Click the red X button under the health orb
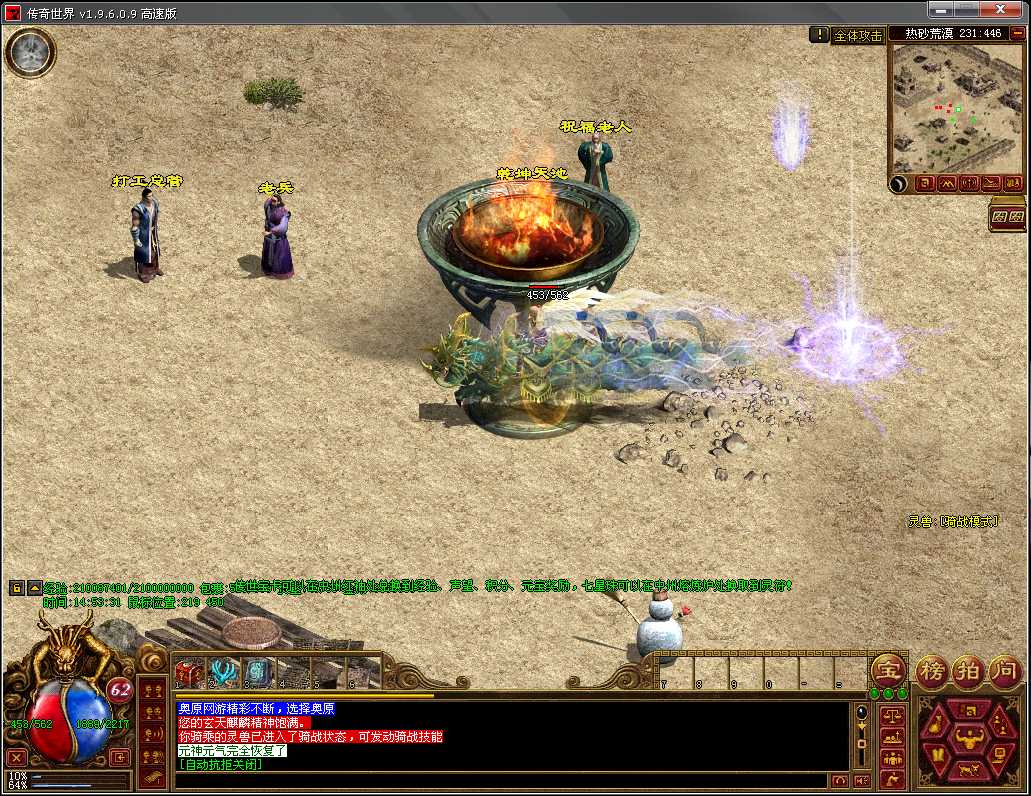The height and width of the screenshot is (796, 1031). (x=17, y=757)
